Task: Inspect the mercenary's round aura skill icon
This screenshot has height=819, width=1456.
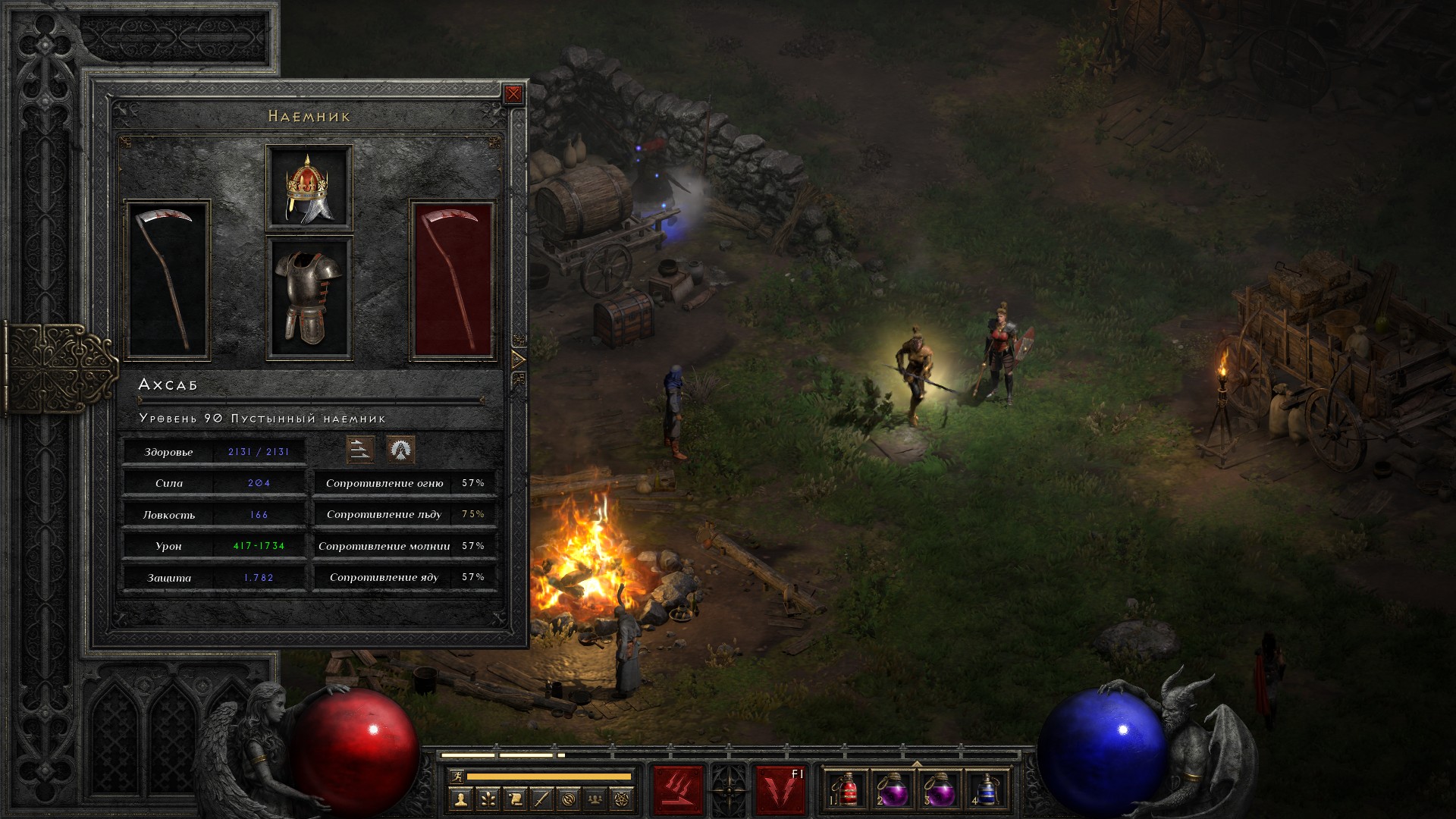Action: (400, 450)
